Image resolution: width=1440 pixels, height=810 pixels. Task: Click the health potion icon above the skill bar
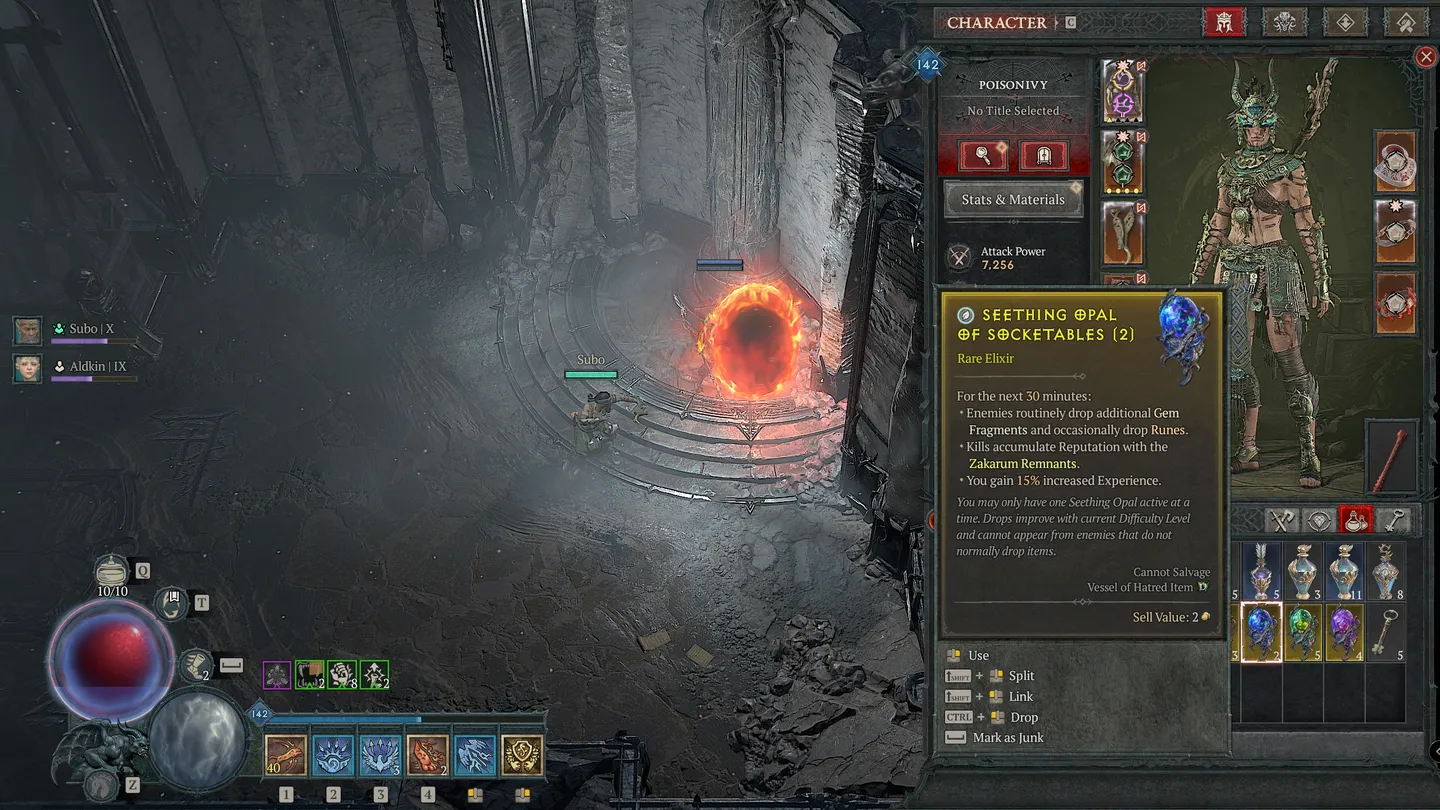pos(113,572)
